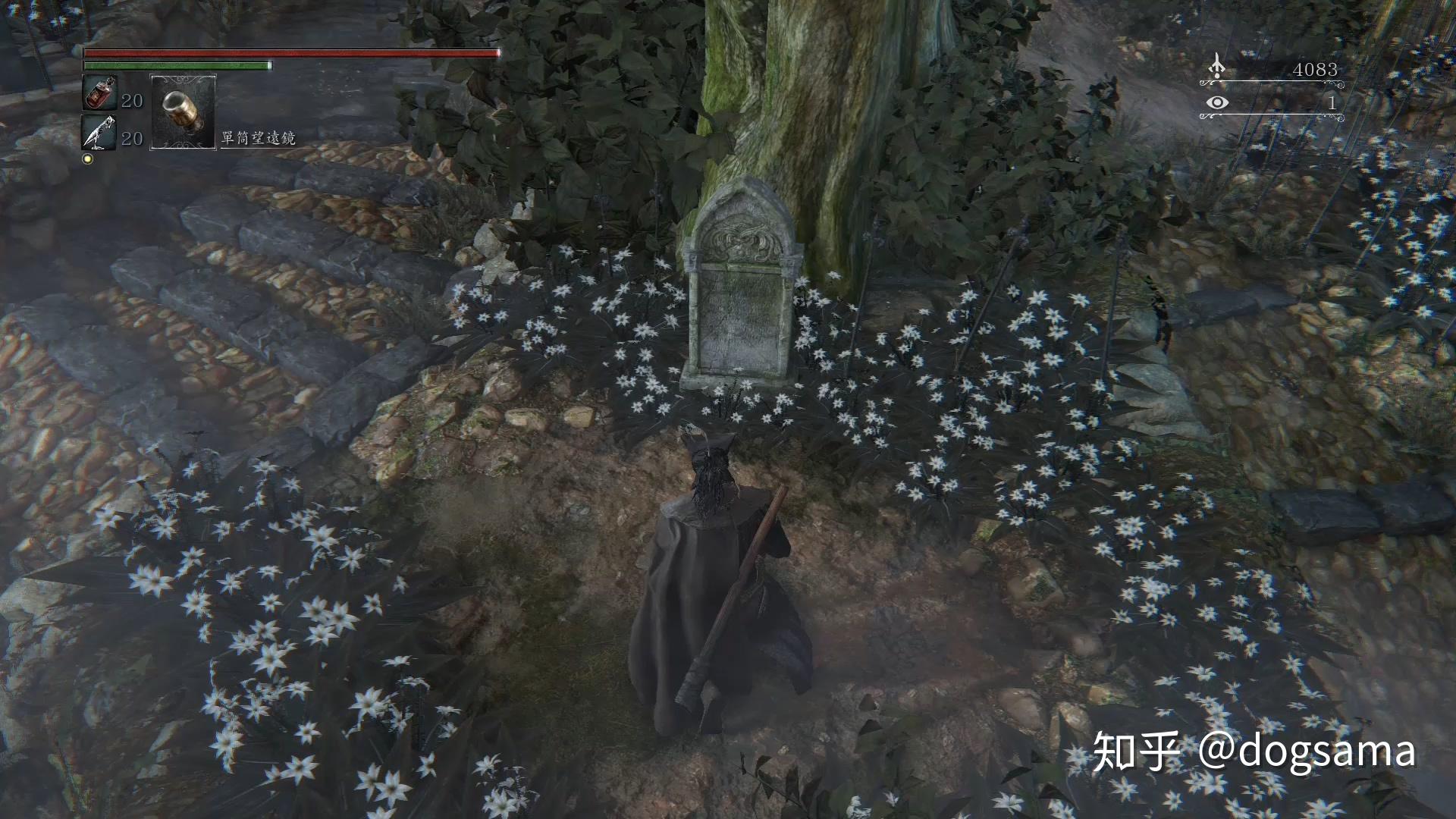Click the insight eye icon
This screenshot has height=819, width=1456.
(1217, 102)
